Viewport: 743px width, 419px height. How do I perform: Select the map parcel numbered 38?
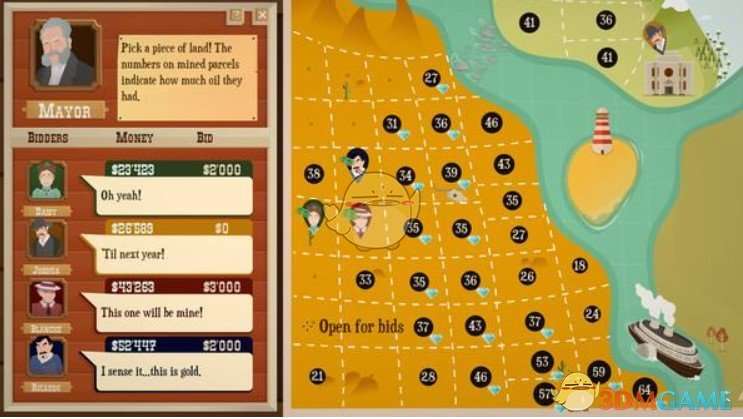point(314,174)
